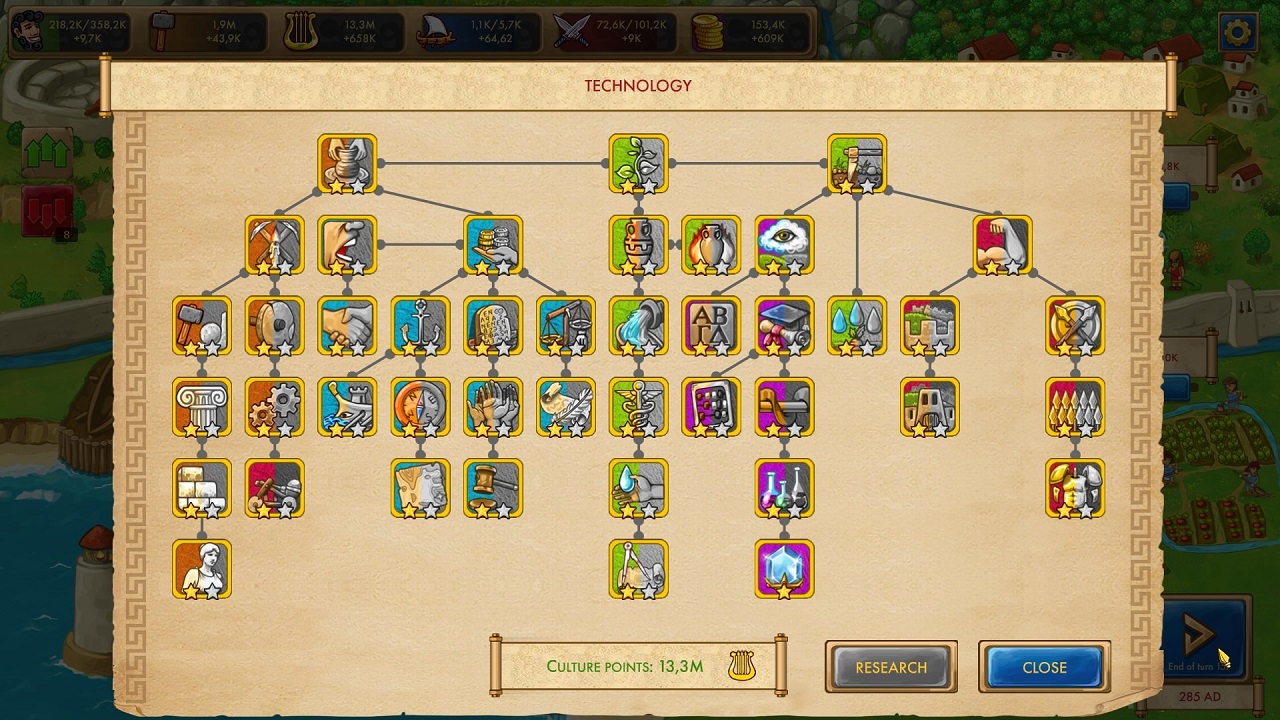This screenshot has height=720, width=1280.
Task: Select the ionic column technology
Action: tap(201, 407)
